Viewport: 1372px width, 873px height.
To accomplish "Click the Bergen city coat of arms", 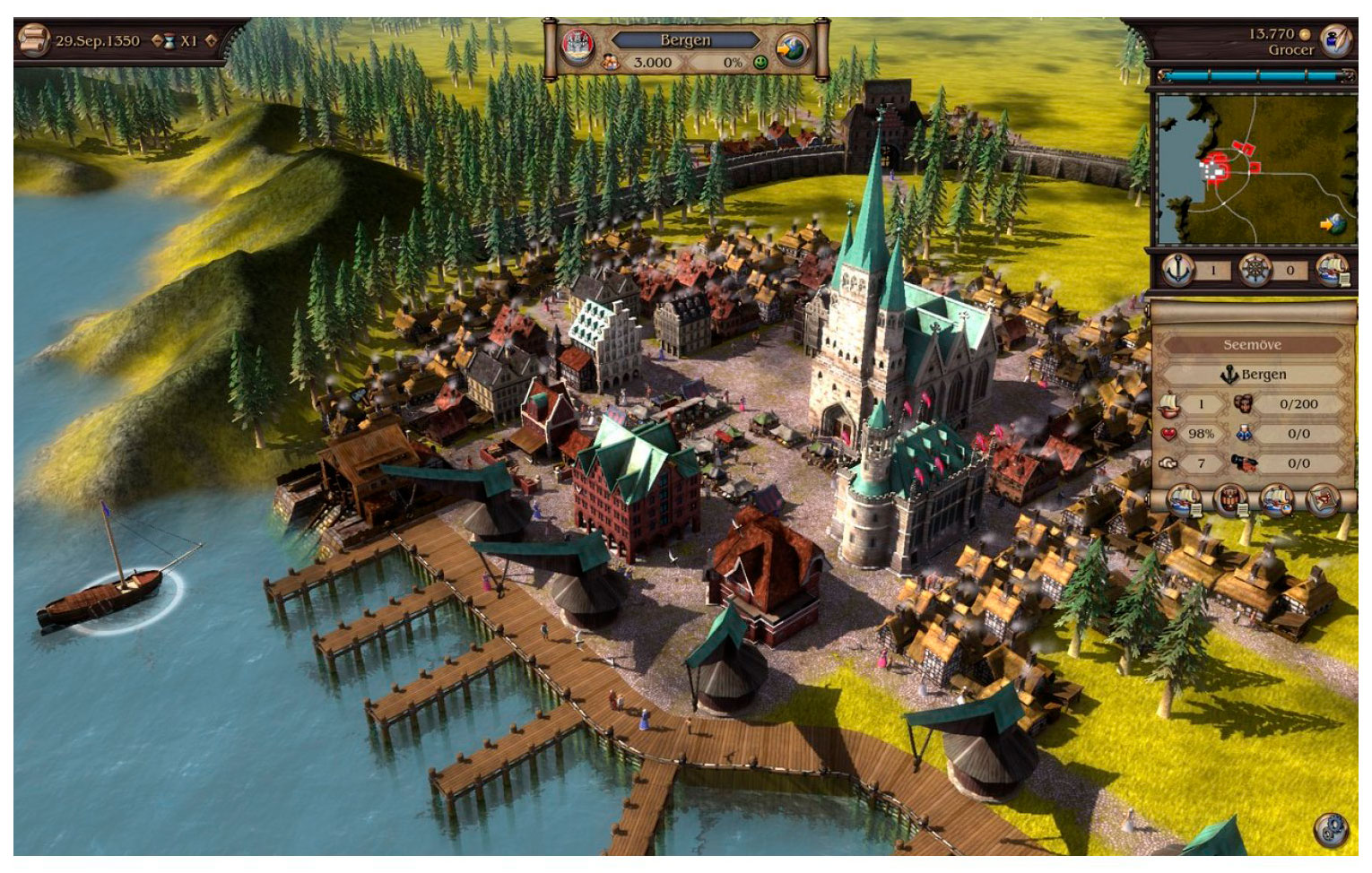I will click(576, 47).
